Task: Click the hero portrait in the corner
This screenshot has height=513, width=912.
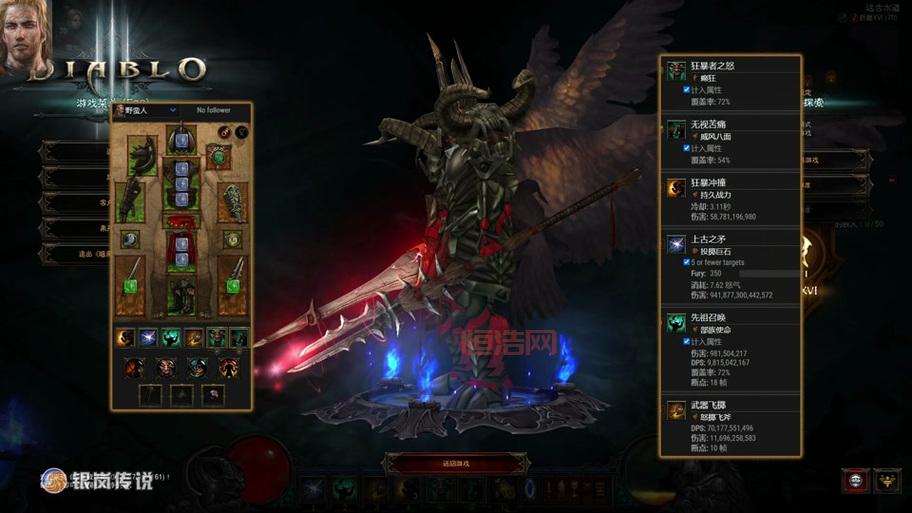Action: [x=27, y=38]
